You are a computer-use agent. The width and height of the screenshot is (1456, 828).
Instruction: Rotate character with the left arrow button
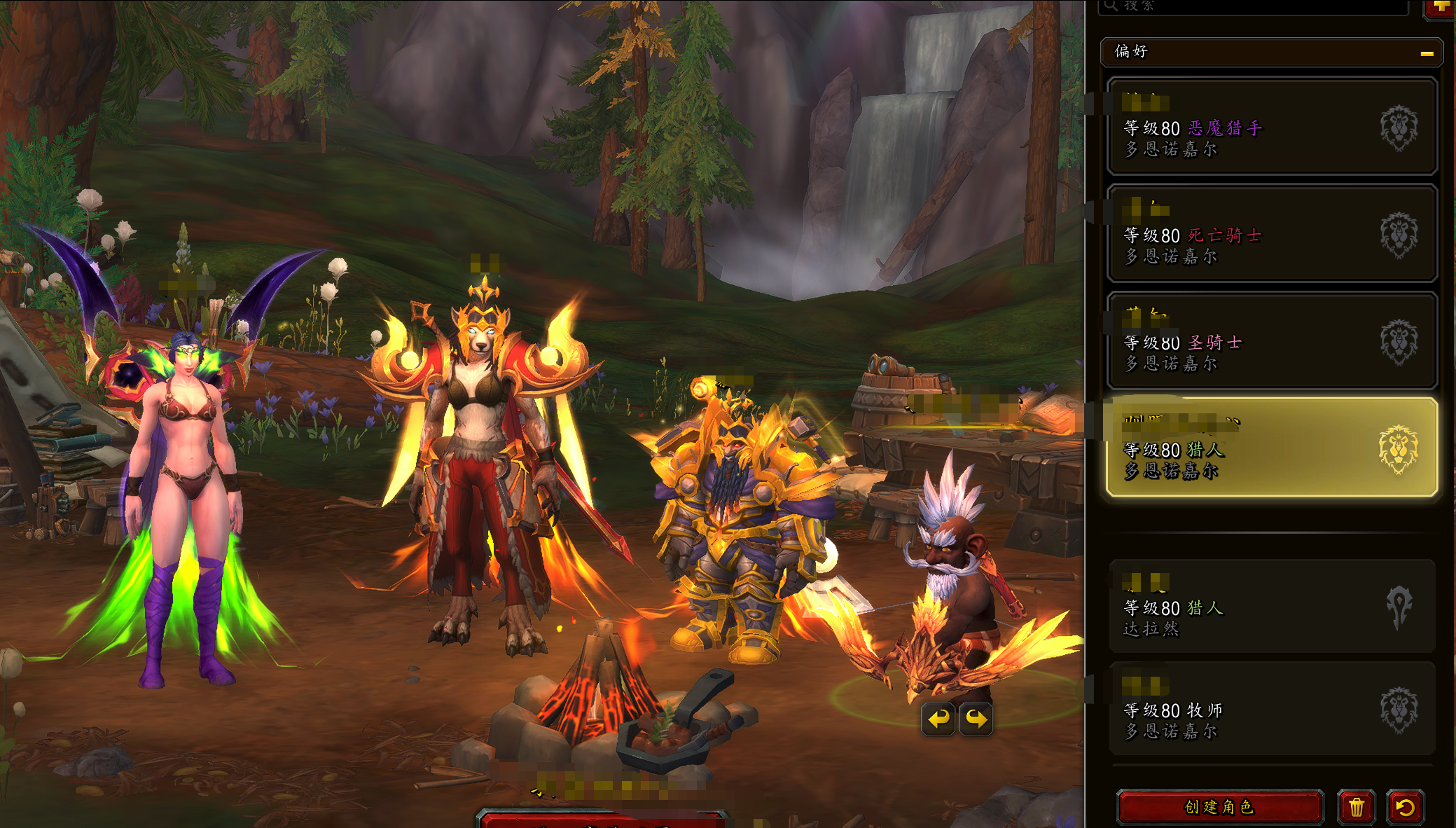click(938, 719)
